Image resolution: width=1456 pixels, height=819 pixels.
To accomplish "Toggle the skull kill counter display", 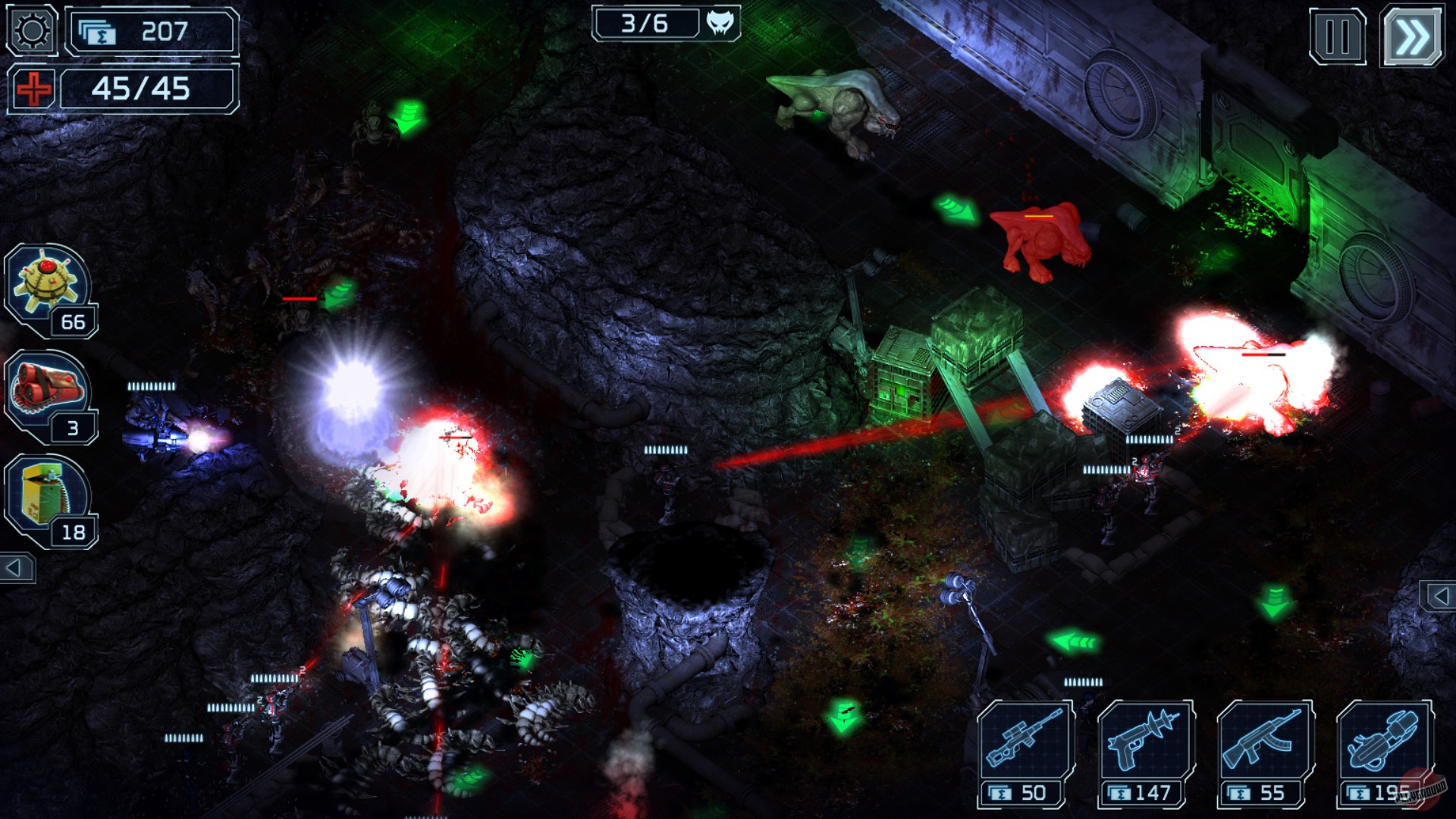I will [x=720, y=23].
